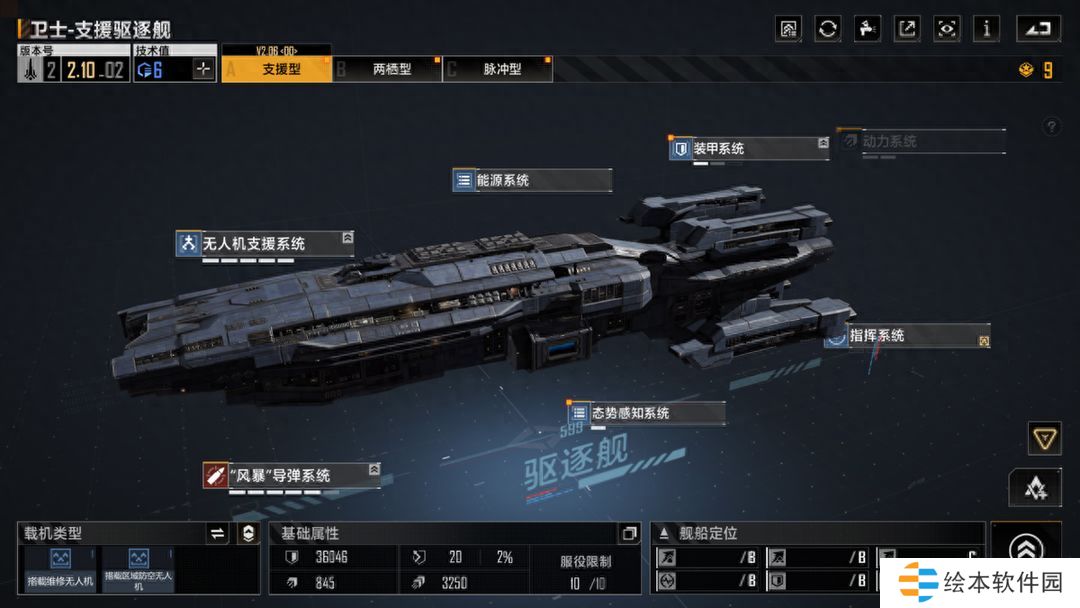1080x608 pixels.
Task: Select the 两栖型 variant tab
Action: point(391,69)
